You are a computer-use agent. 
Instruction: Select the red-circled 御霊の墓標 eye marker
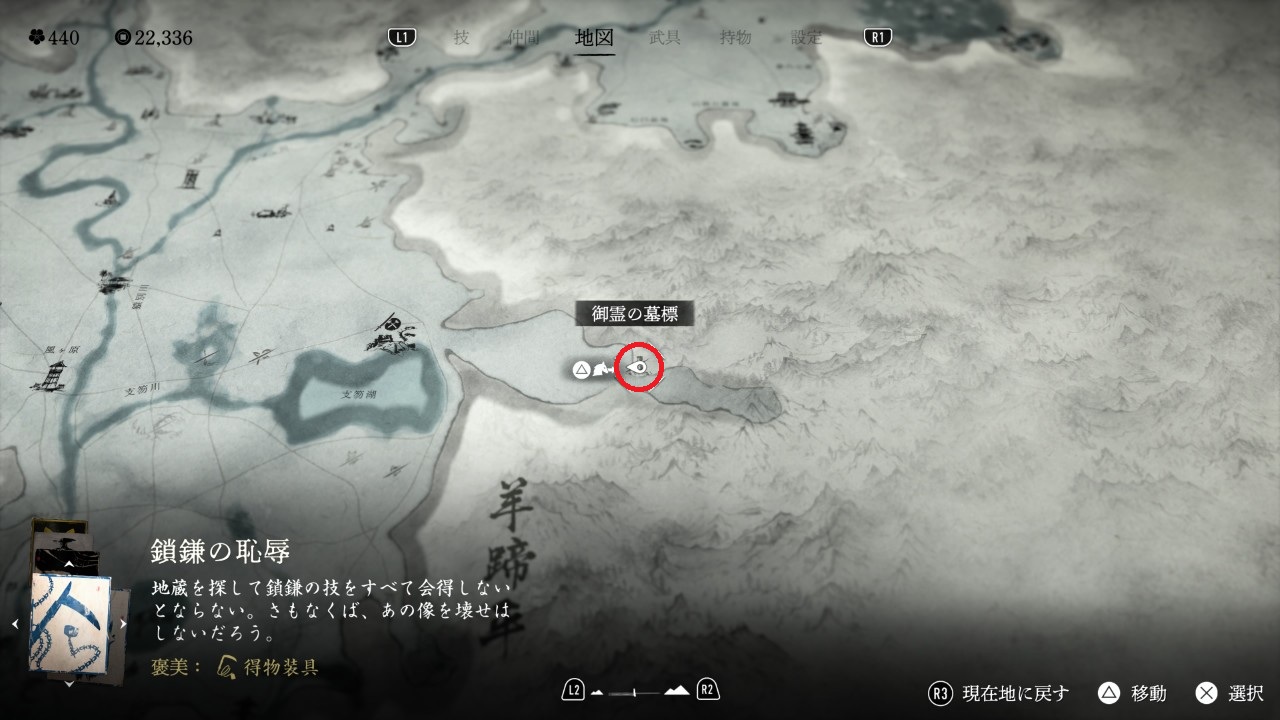(x=641, y=369)
